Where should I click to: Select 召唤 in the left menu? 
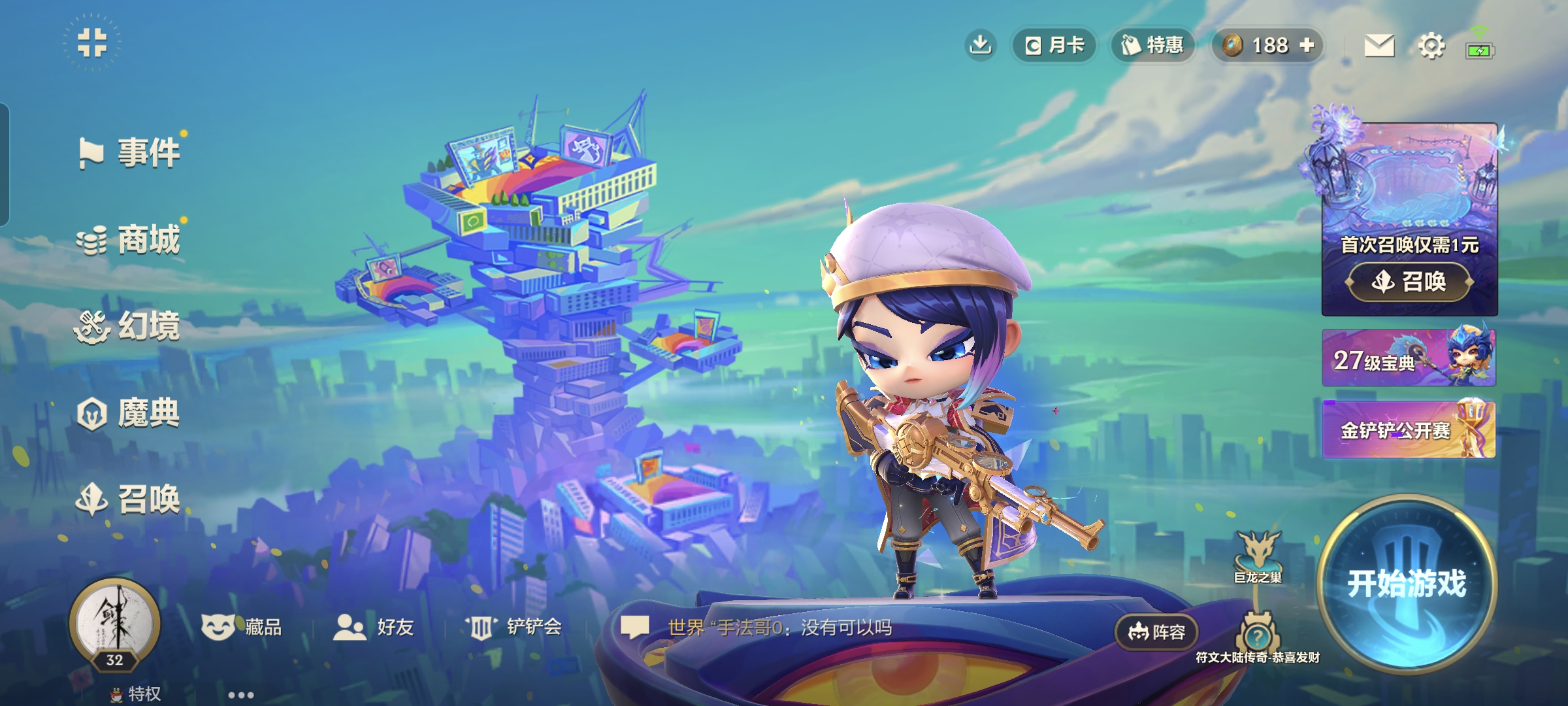click(x=129, y=499)
